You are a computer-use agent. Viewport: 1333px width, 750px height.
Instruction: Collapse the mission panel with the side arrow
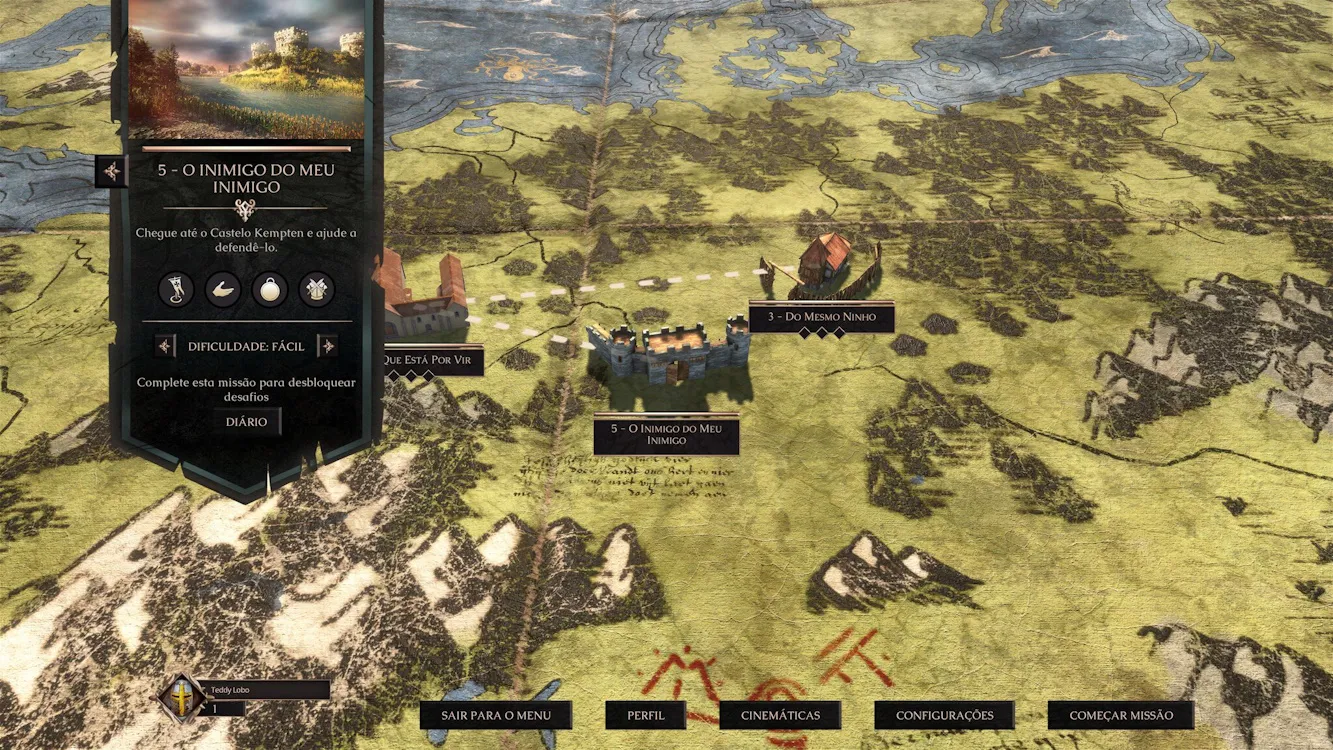111,171
